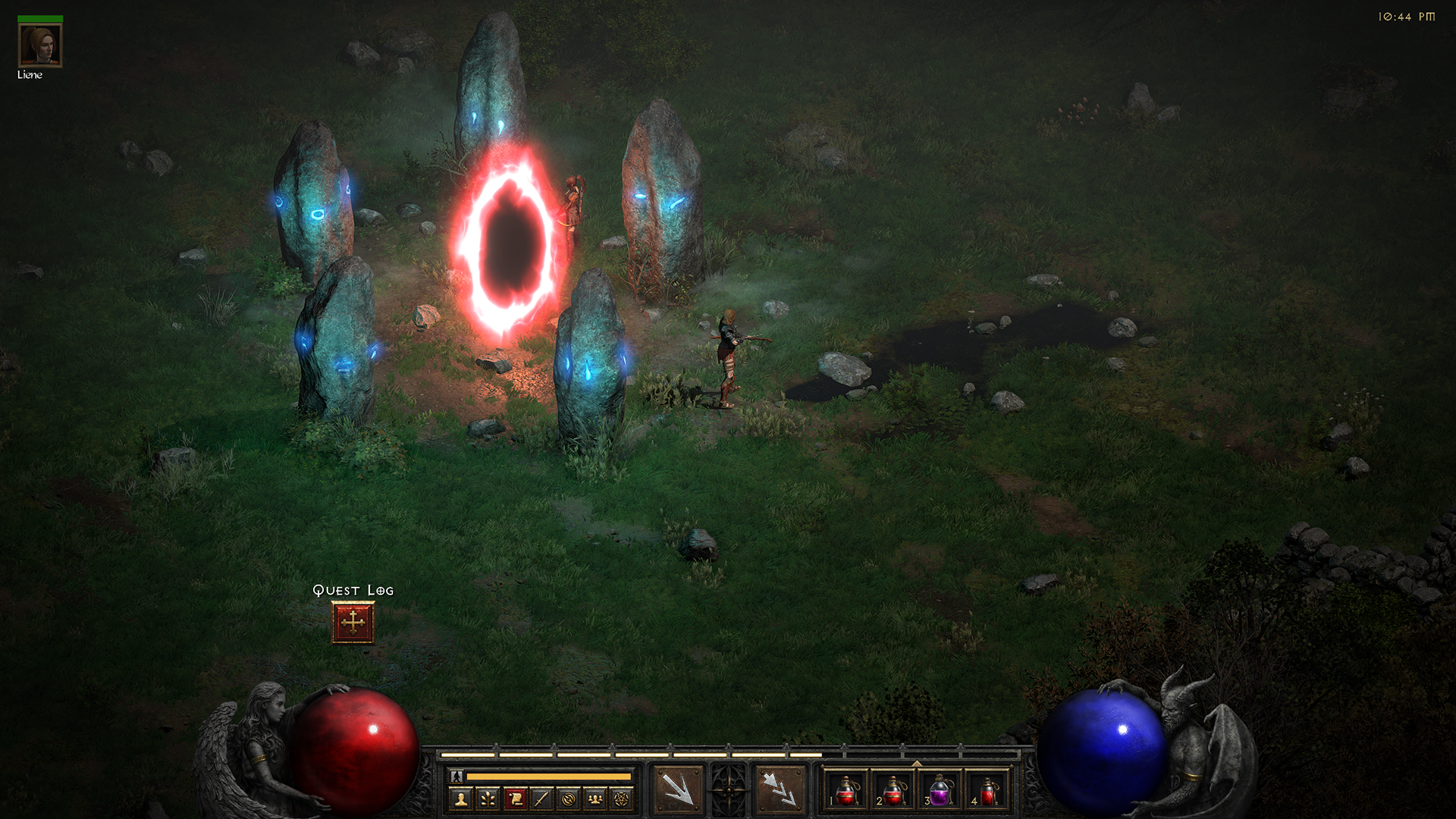Expand the potion belt with the arrow
The image size is (1456, 819).
coord(917,763)
